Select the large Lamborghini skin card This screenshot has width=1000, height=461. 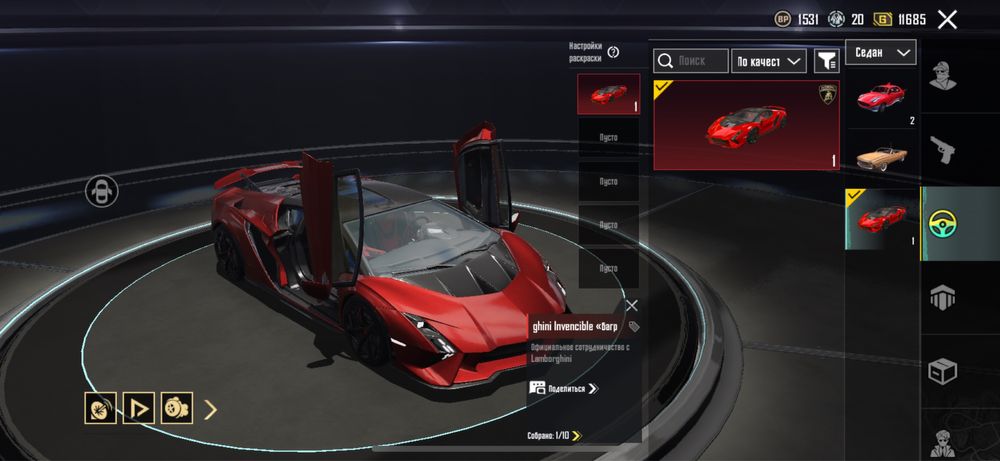[x=746, y=125]
